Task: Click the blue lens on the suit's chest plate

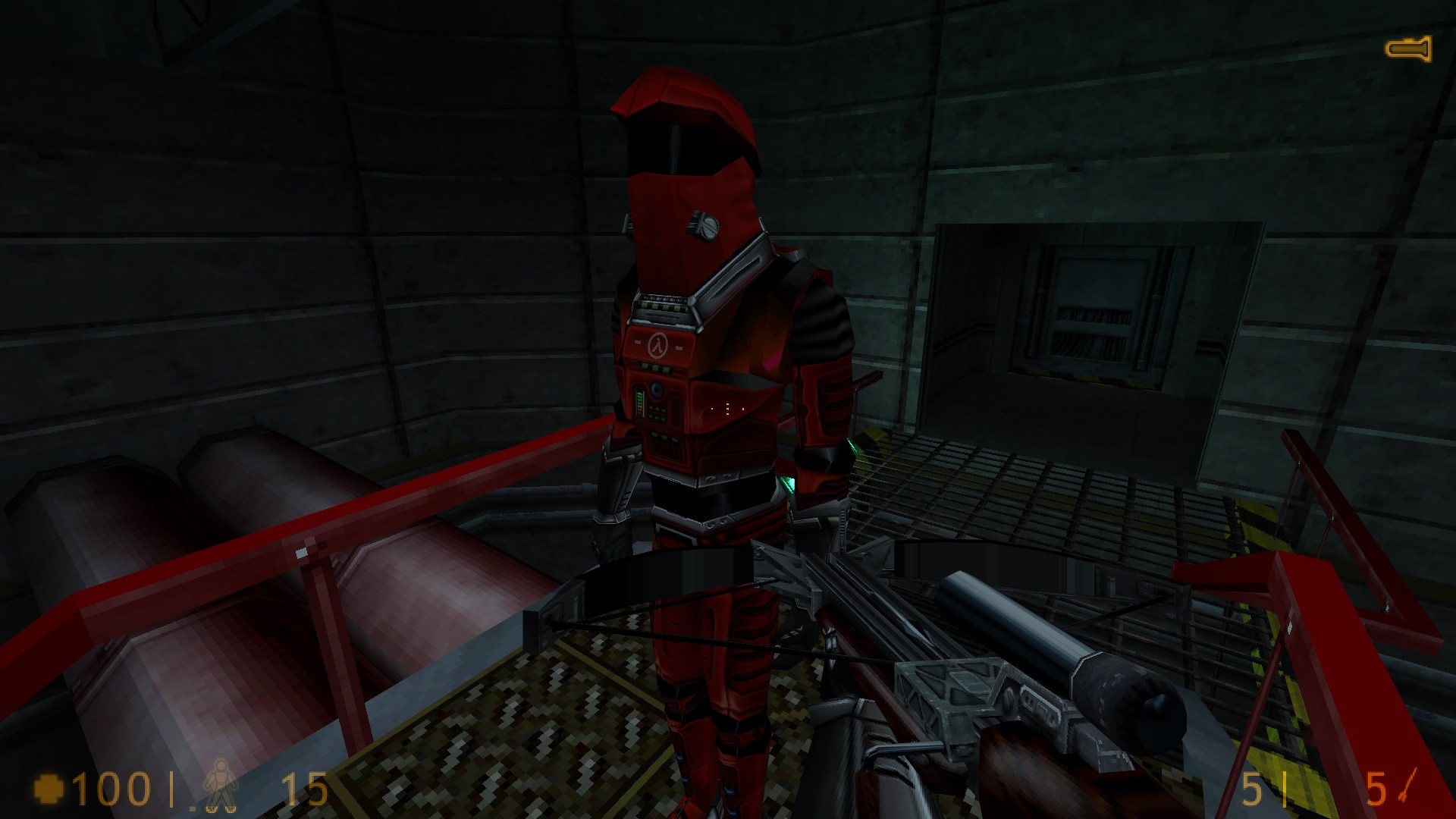Action: click(x=655, y=391)
